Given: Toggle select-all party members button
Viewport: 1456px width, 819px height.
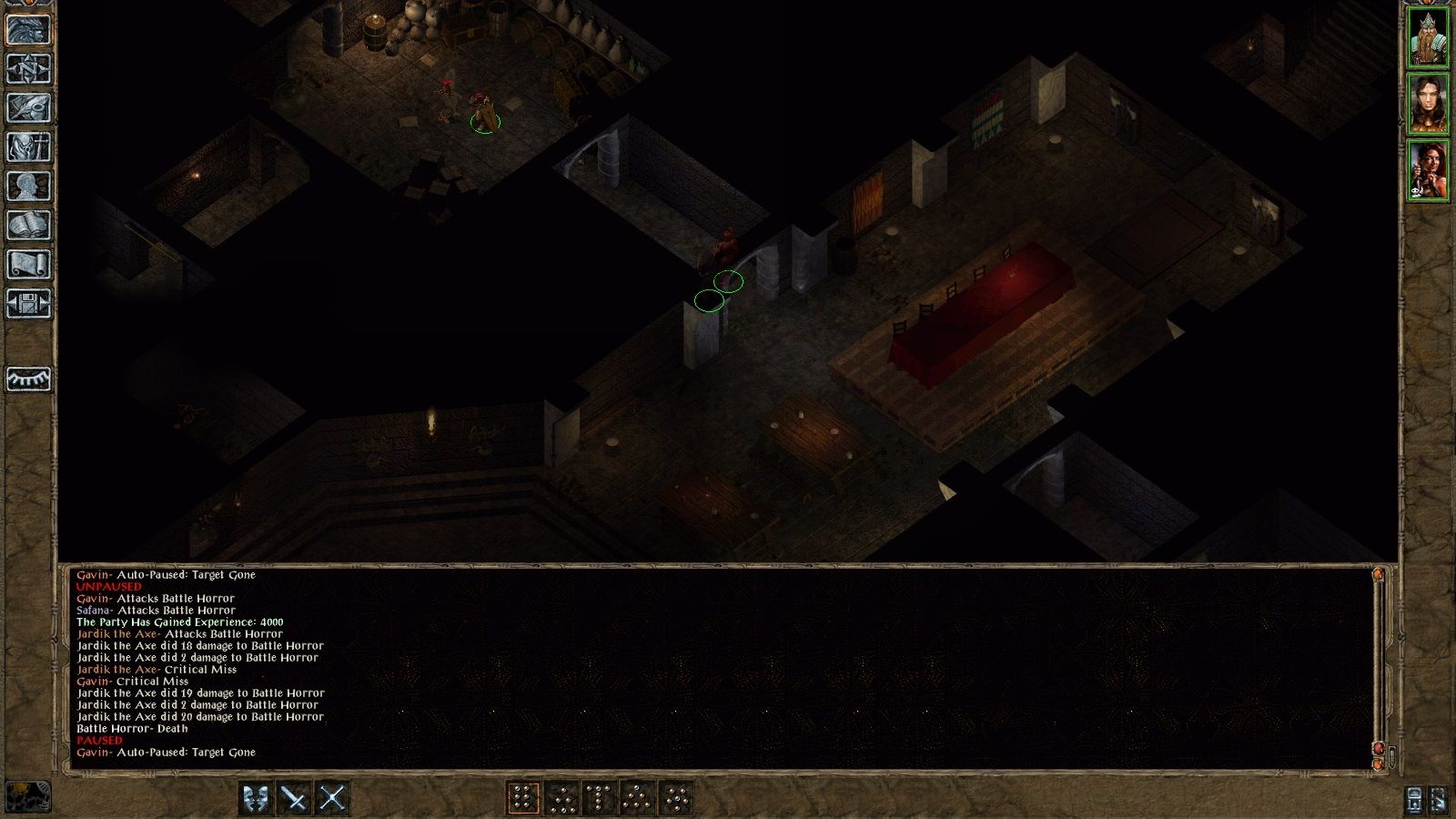Looking at the screenshot, I should [x=1441, y=800].
